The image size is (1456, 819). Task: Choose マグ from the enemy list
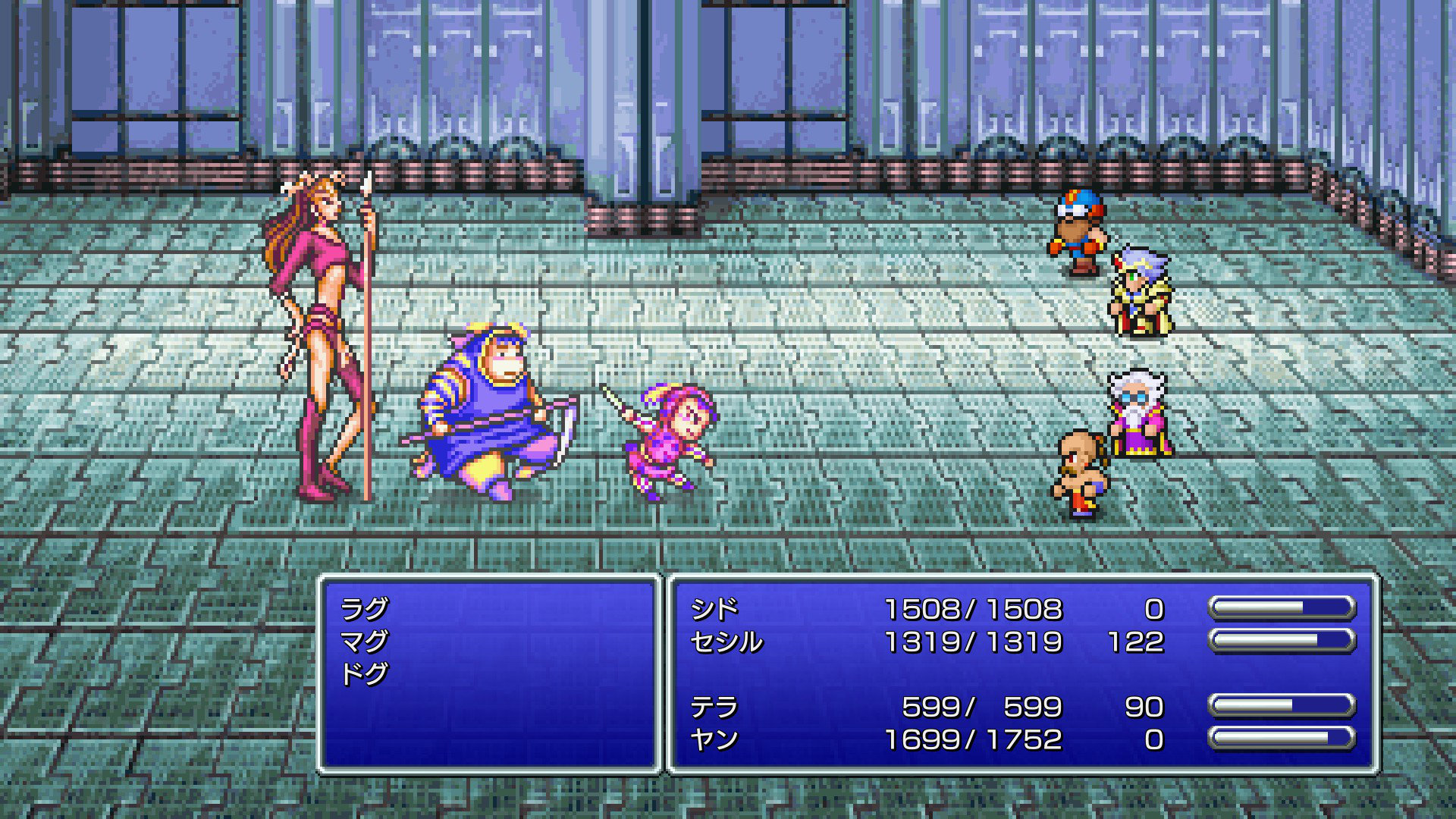click(x=364, y=642)
